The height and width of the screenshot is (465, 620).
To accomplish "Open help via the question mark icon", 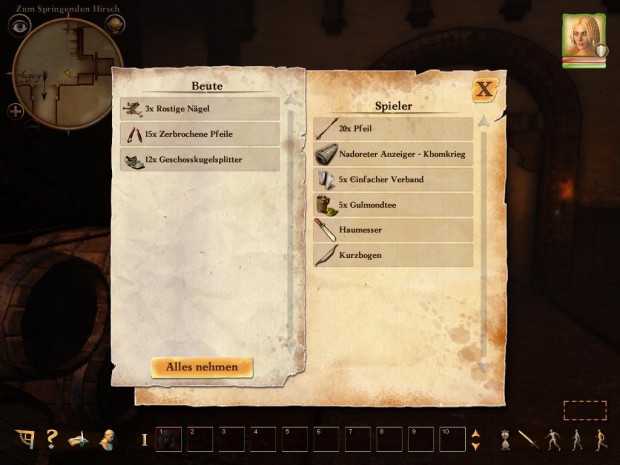I will [x=52, y=439].
